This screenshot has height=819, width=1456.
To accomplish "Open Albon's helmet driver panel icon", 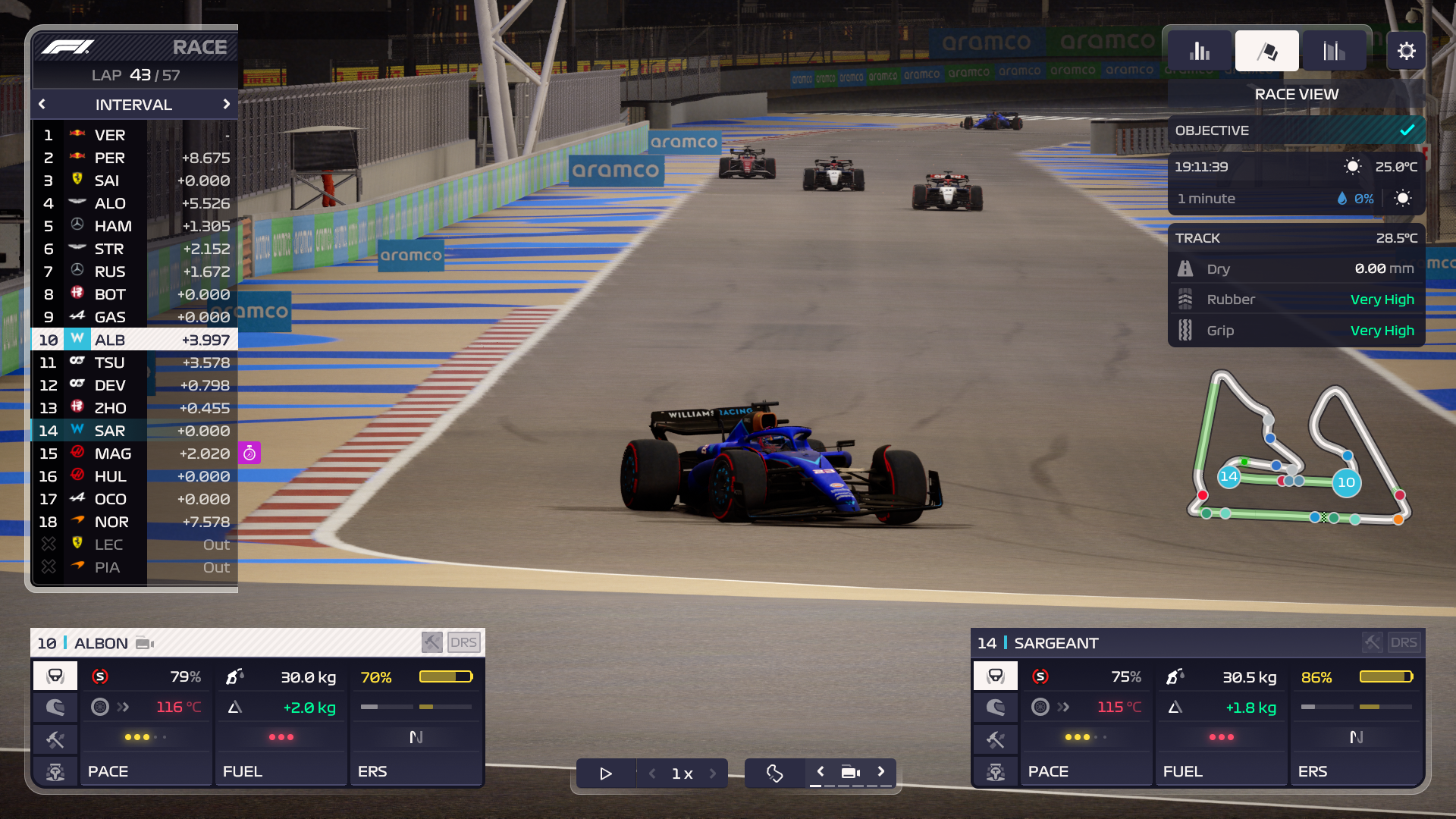I will point(55,707).
